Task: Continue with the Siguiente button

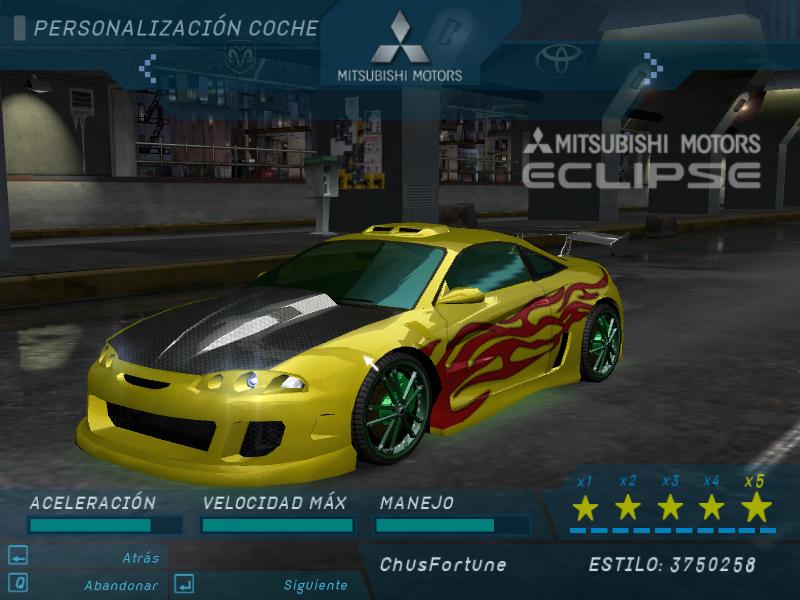Action: [x=315, y=585]
